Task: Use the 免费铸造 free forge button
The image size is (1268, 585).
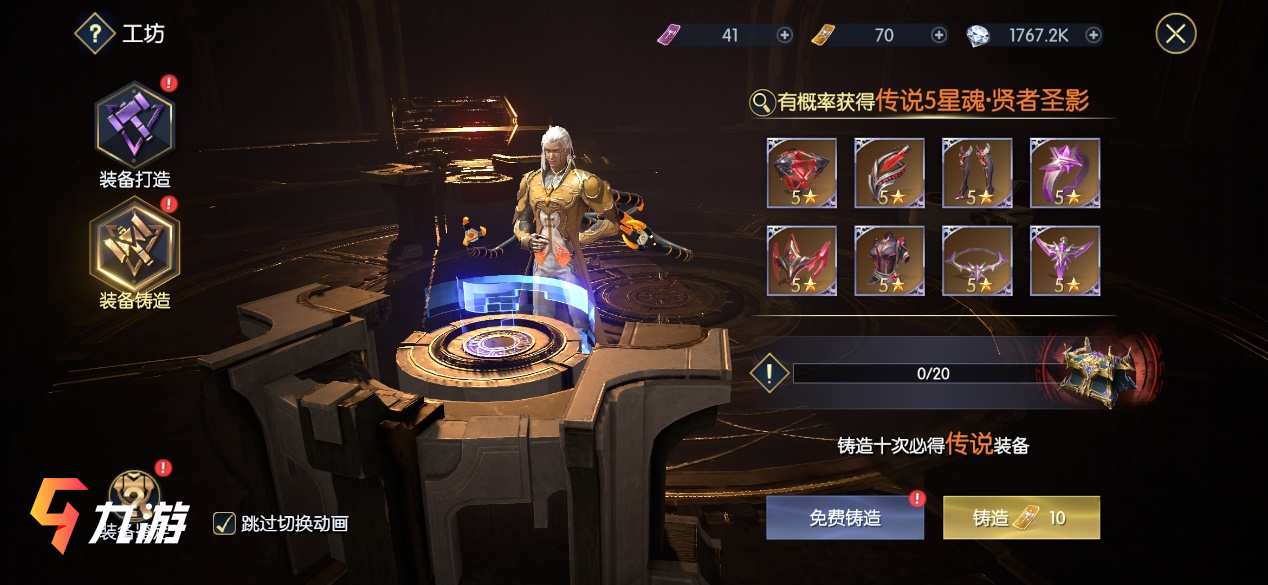Action: coord(845,517)
